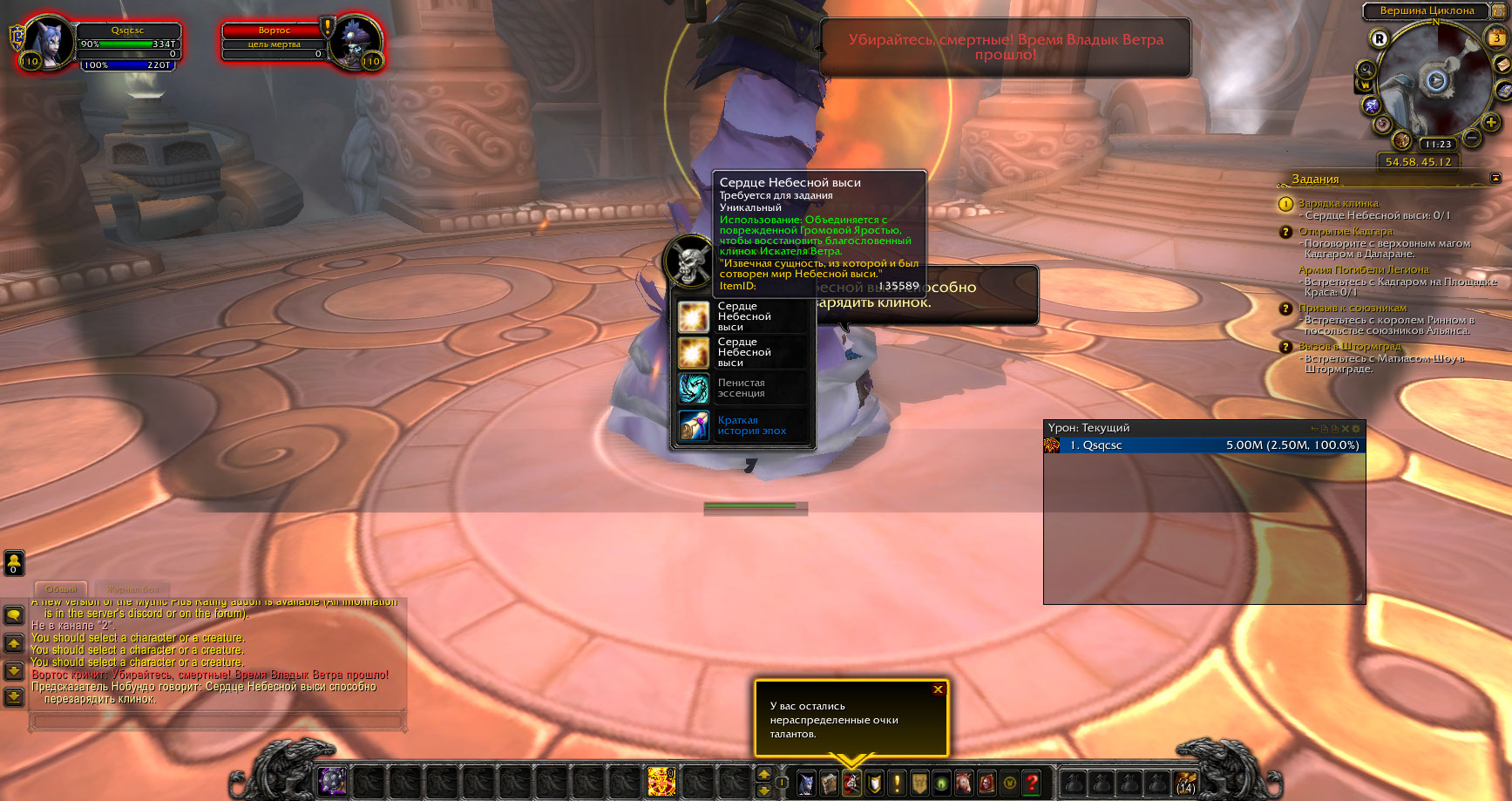Open the talents micro menu button
This screenshot has height=801, width=1512.
pyautogui.click(x=851, y=783)
